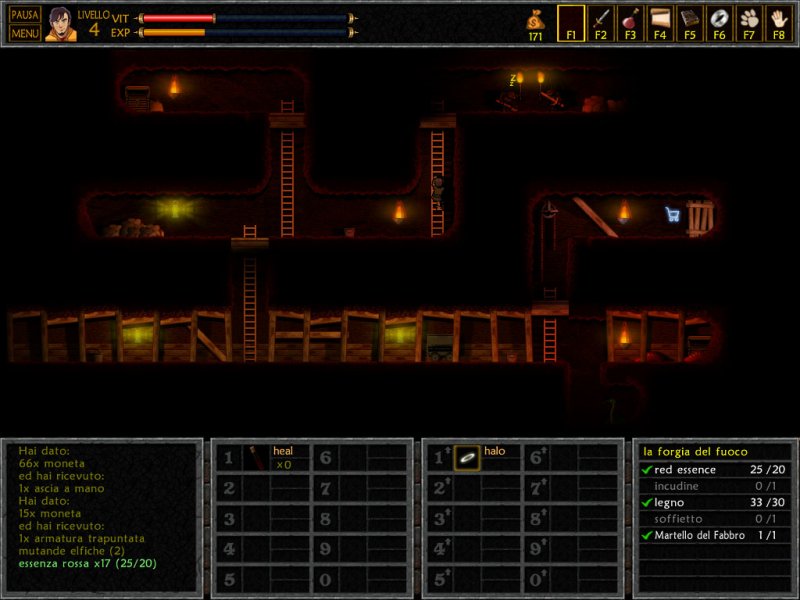Select the 'la forgia del fuoco' quest title
The image size is (800, 600).
coord(695,452)
